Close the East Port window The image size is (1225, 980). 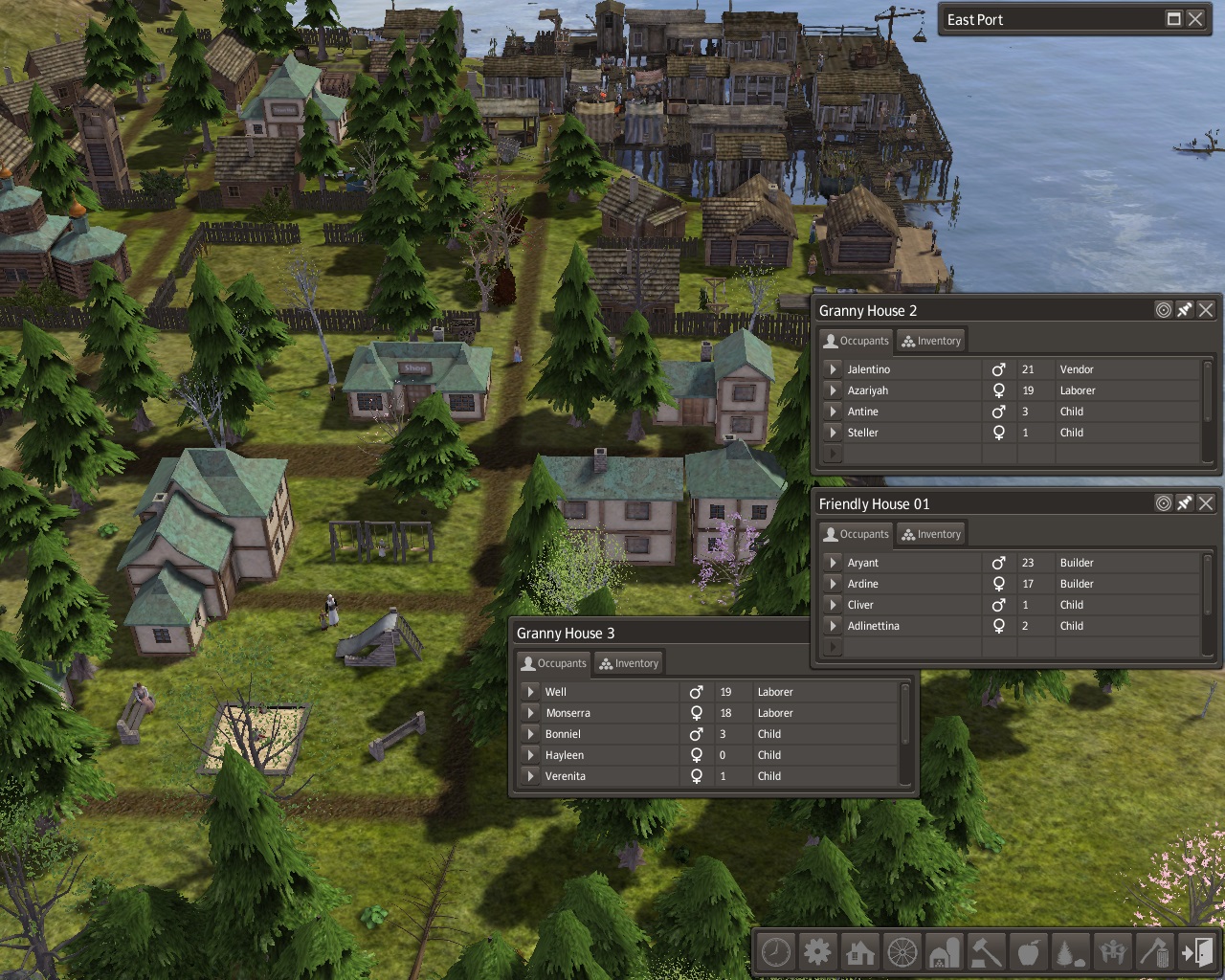coord(1195,19)
